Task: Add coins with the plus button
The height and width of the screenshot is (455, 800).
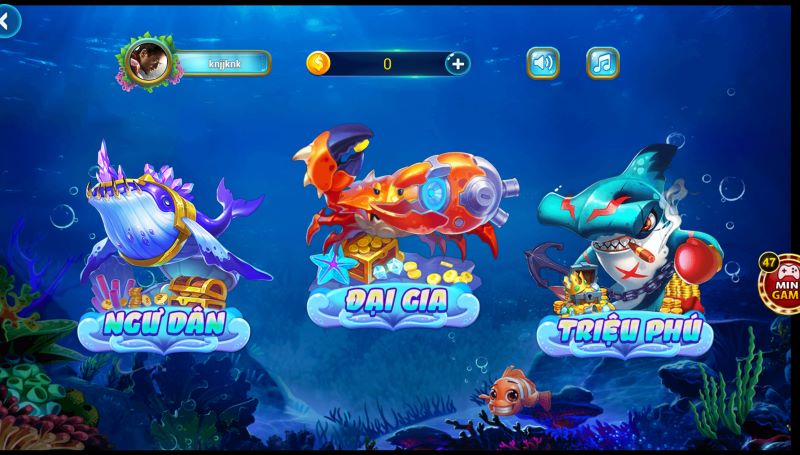Action: [x=458, y=64]
